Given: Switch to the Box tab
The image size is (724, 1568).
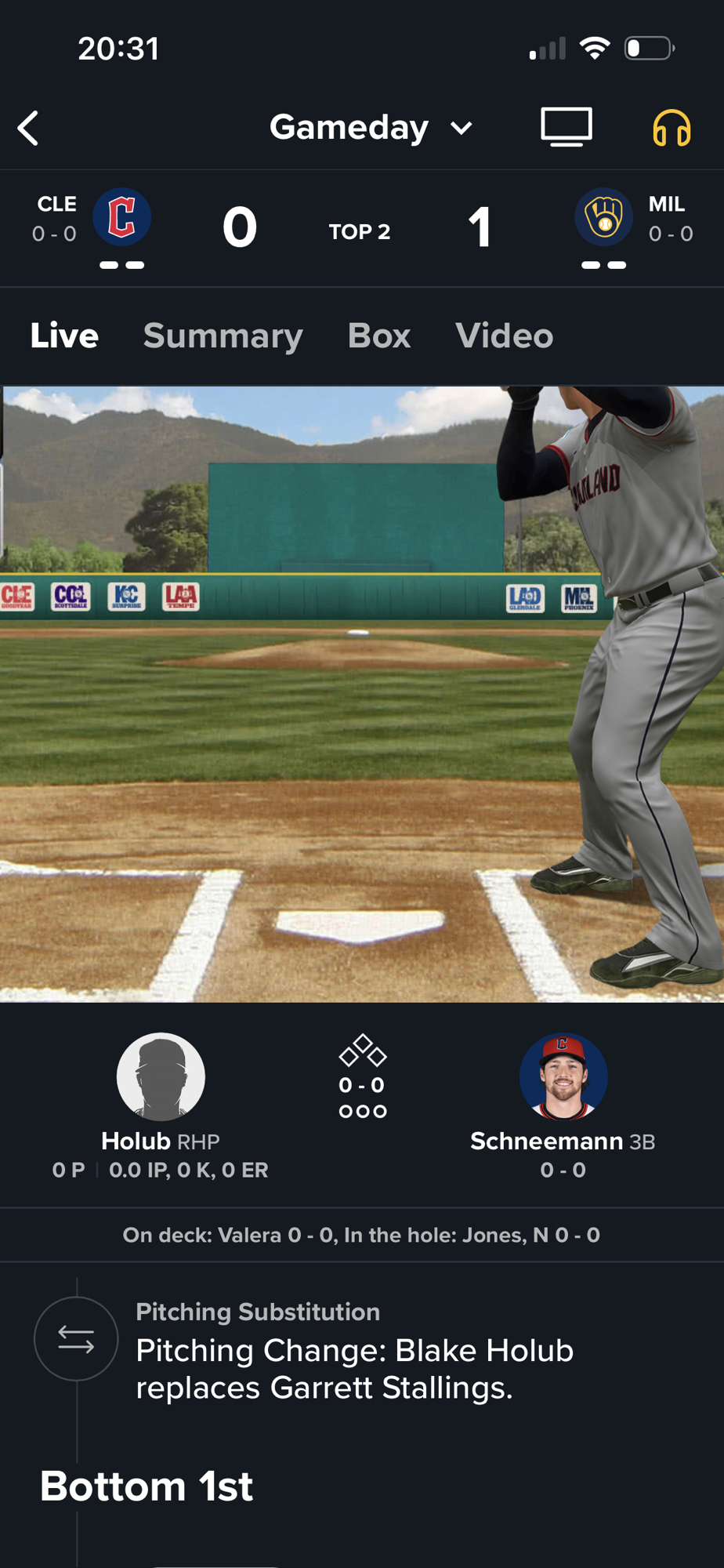Looking at the screenshot, I should (378, 336).
